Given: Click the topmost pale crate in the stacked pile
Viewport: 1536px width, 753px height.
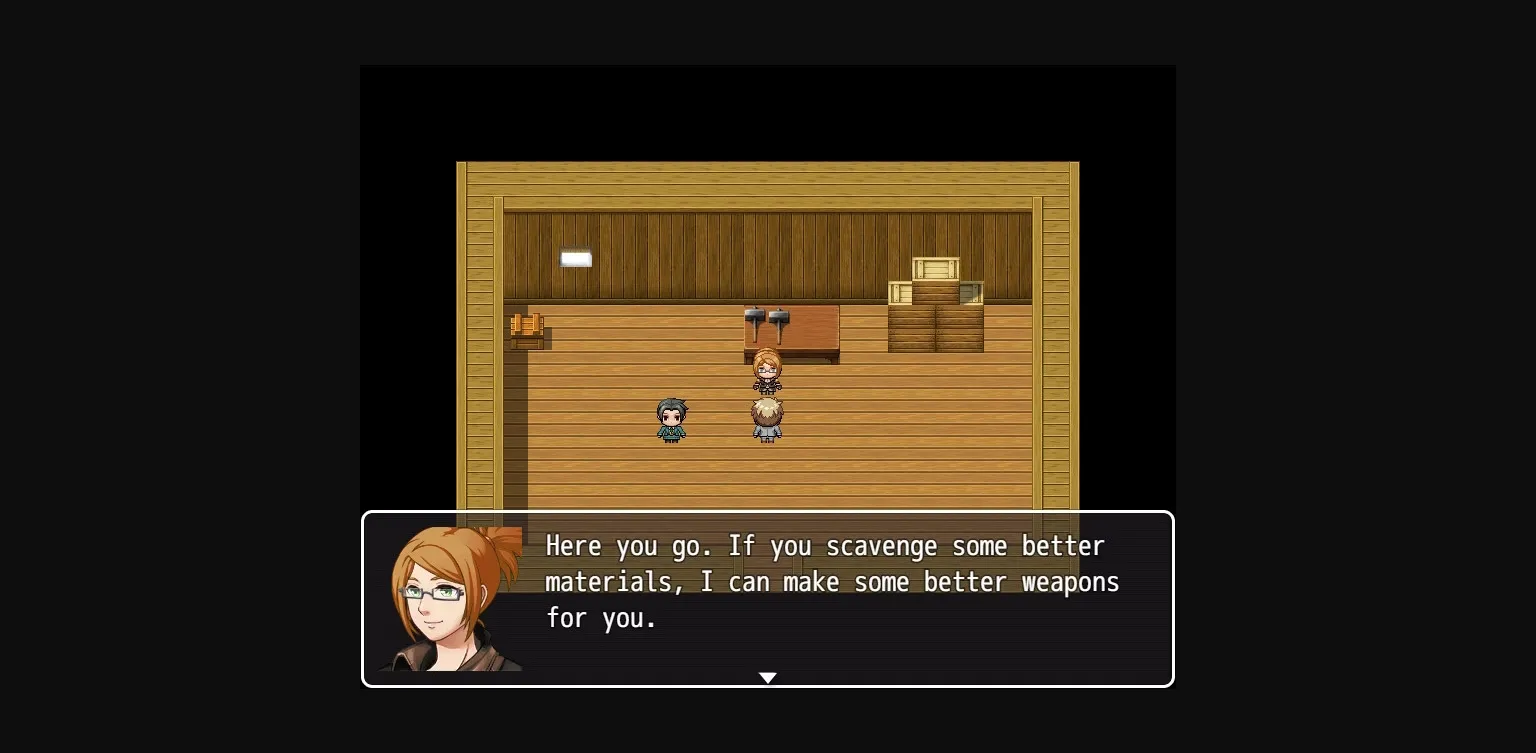Looking at the screenshot, I should pos(936,268).
